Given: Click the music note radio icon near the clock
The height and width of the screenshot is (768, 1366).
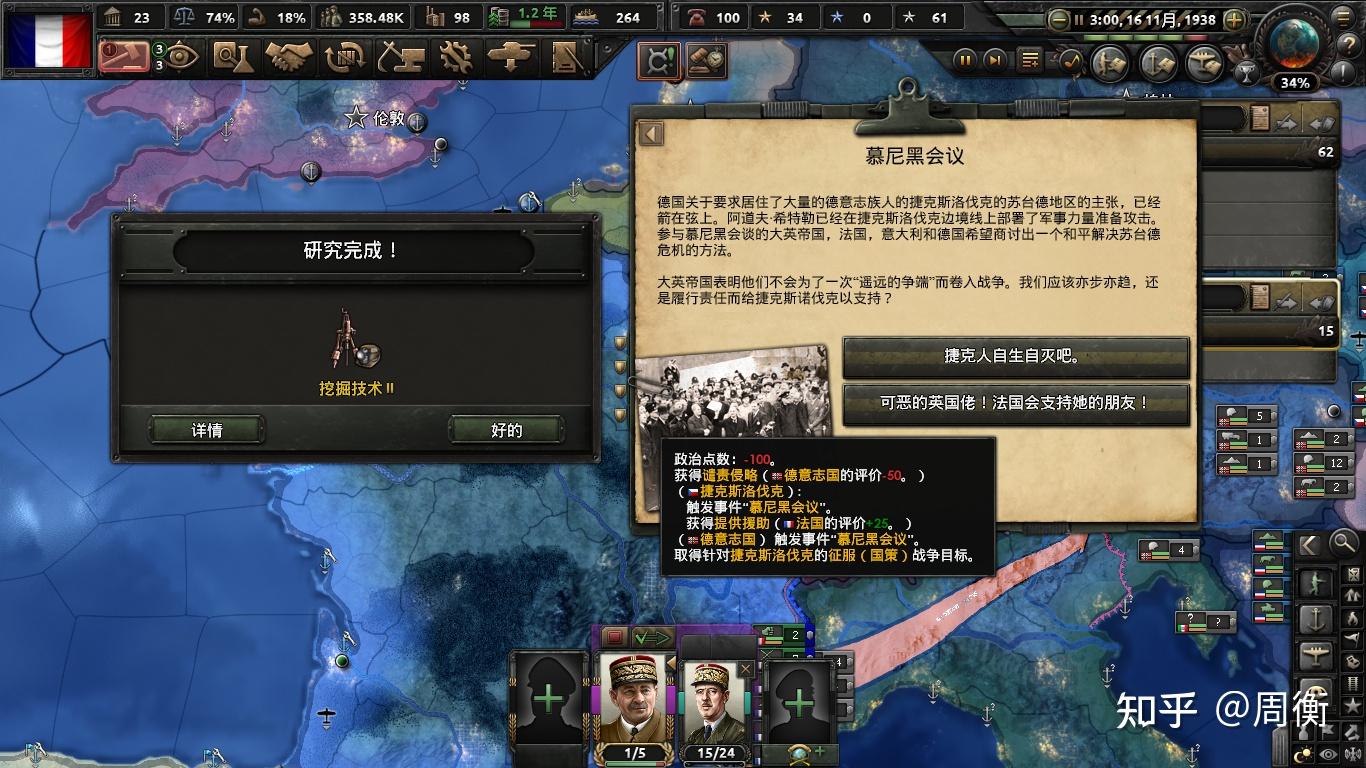Looking at the screenshot, I should point(1072,60).
